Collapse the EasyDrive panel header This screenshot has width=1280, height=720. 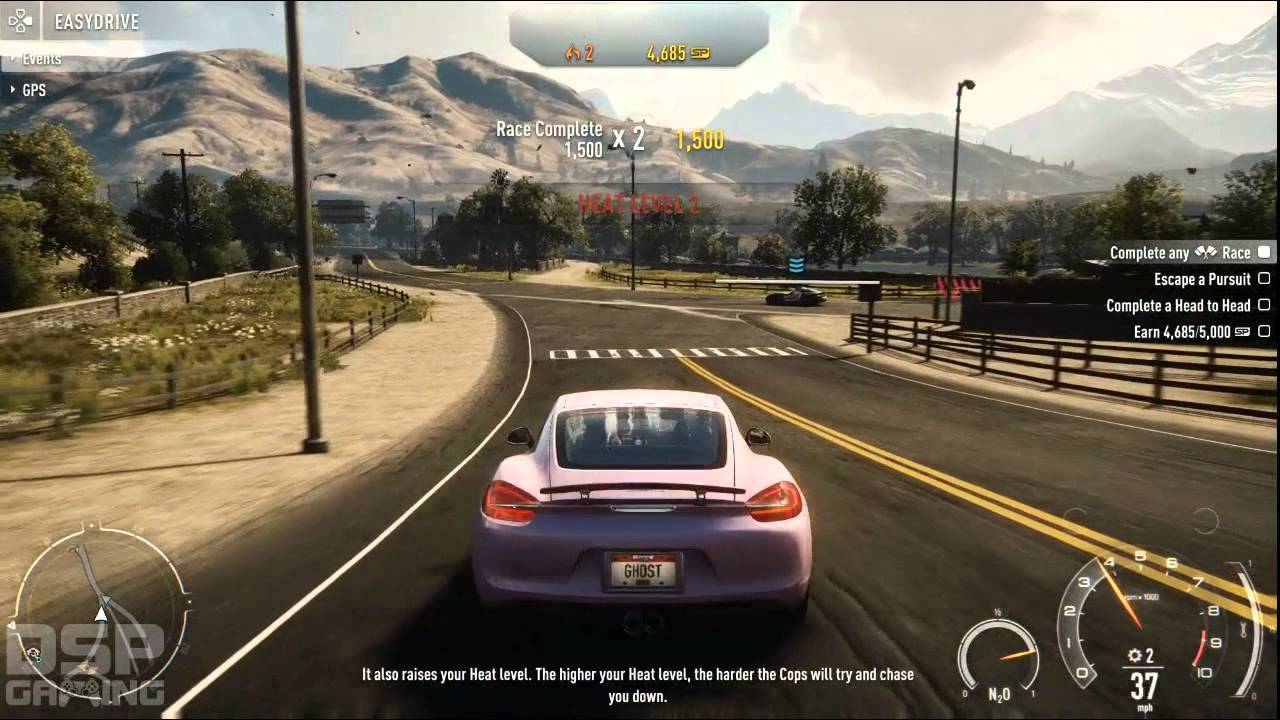click(75, 20)
